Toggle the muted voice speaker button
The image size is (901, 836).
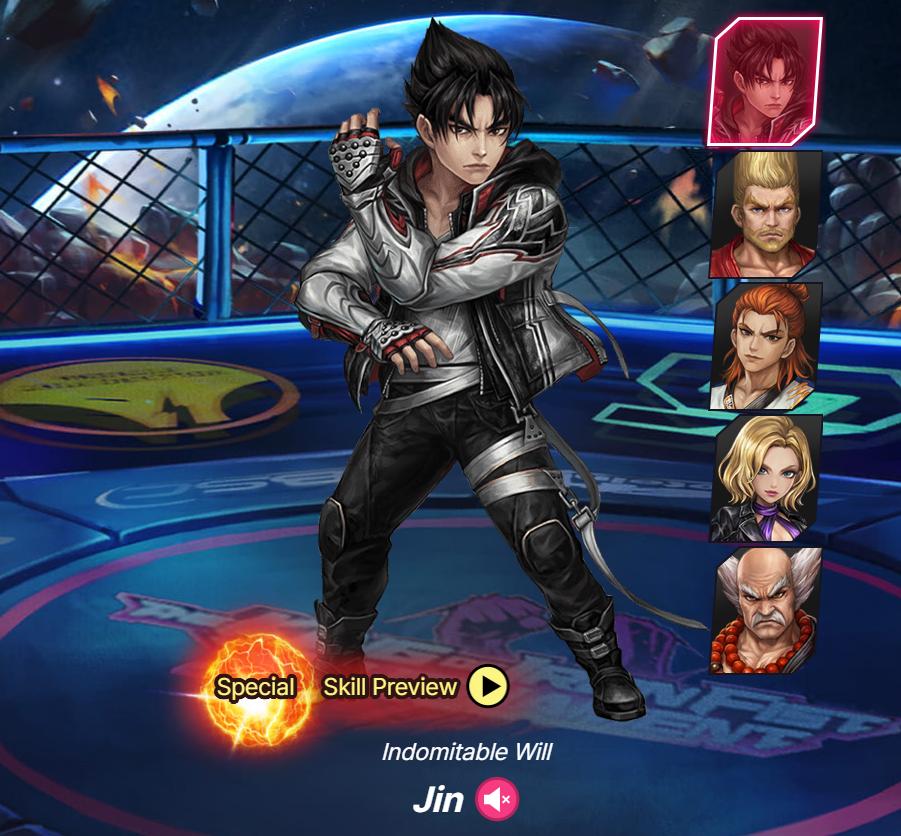(497, 800)
